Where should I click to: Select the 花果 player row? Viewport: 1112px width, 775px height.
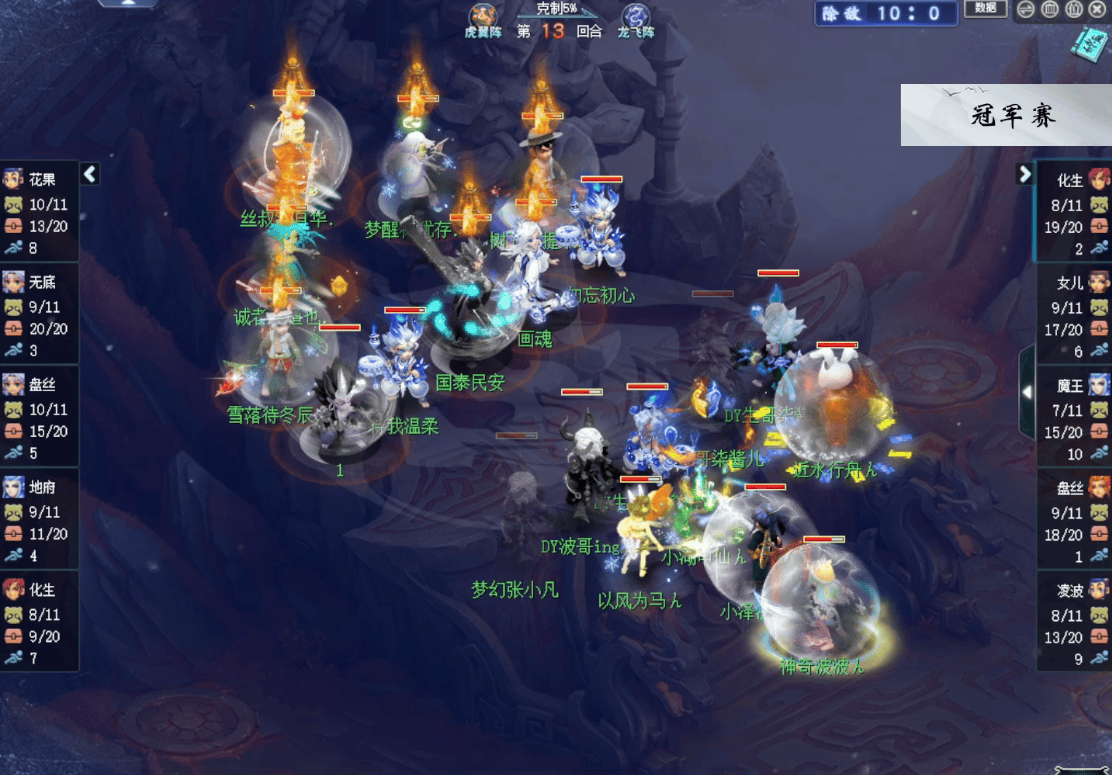coord(39,212)
